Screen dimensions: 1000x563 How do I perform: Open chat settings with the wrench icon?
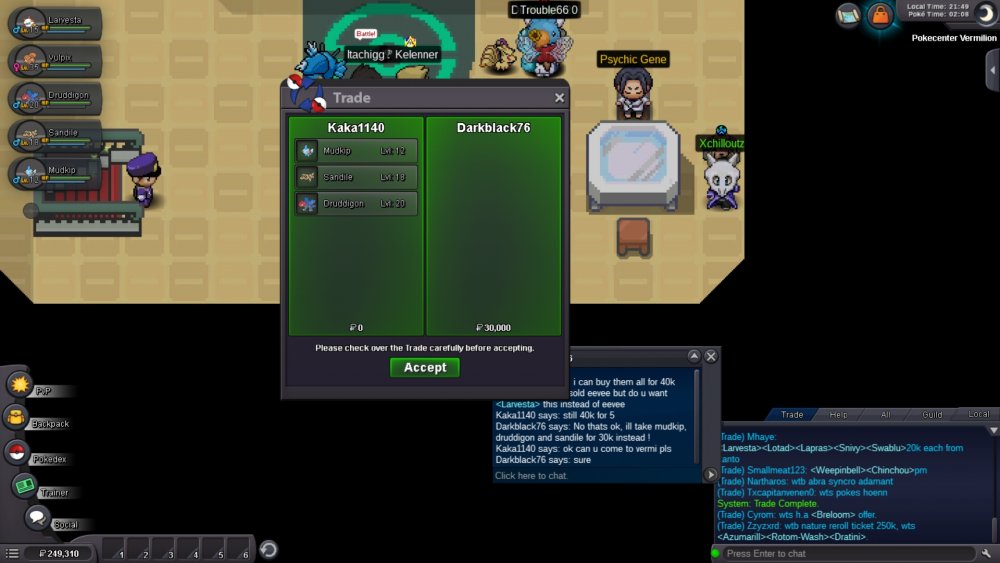pos(987,553)
